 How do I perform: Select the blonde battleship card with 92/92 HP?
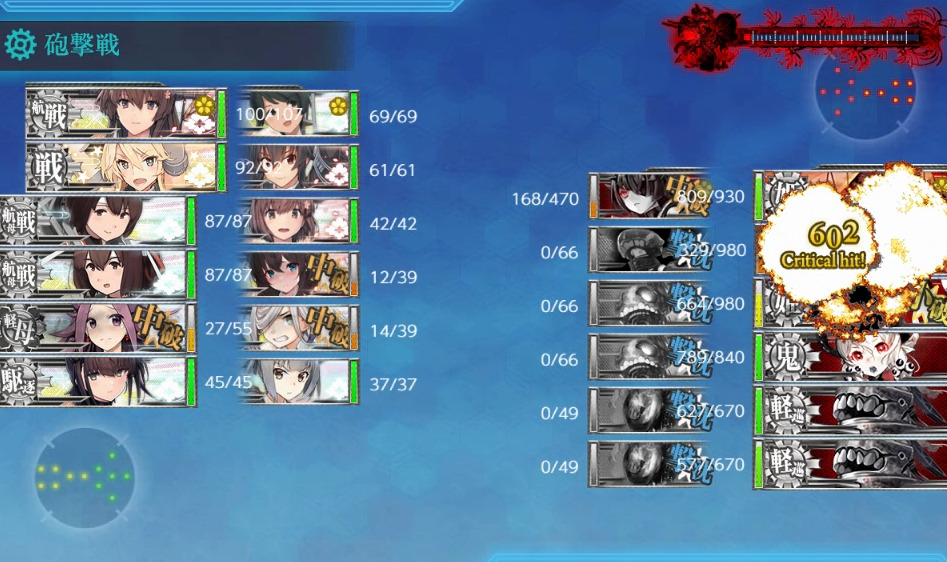[125, 167]
